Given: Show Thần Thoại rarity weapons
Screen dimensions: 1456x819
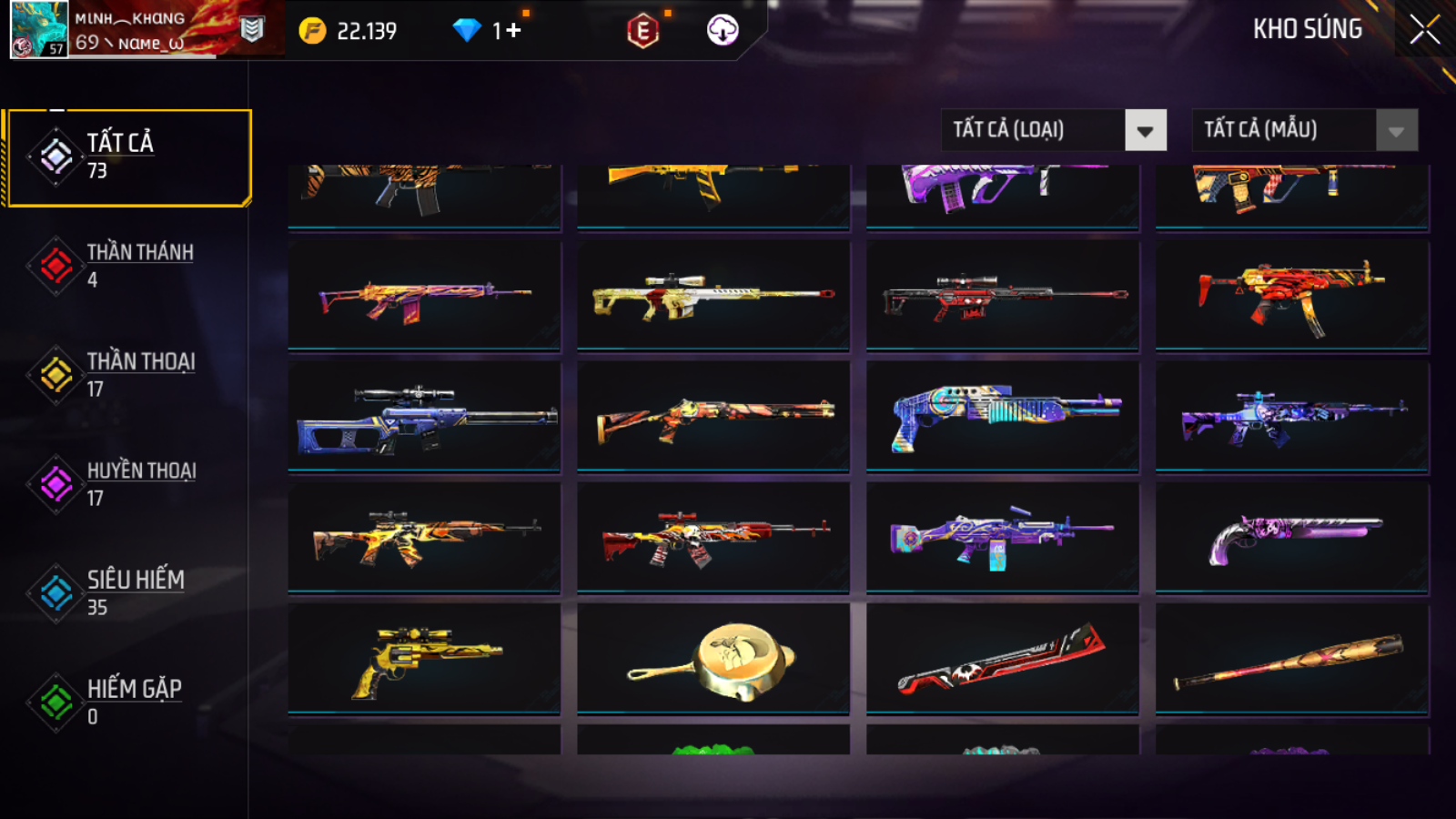Looking at the screenshot, I should tap(127, 374).
